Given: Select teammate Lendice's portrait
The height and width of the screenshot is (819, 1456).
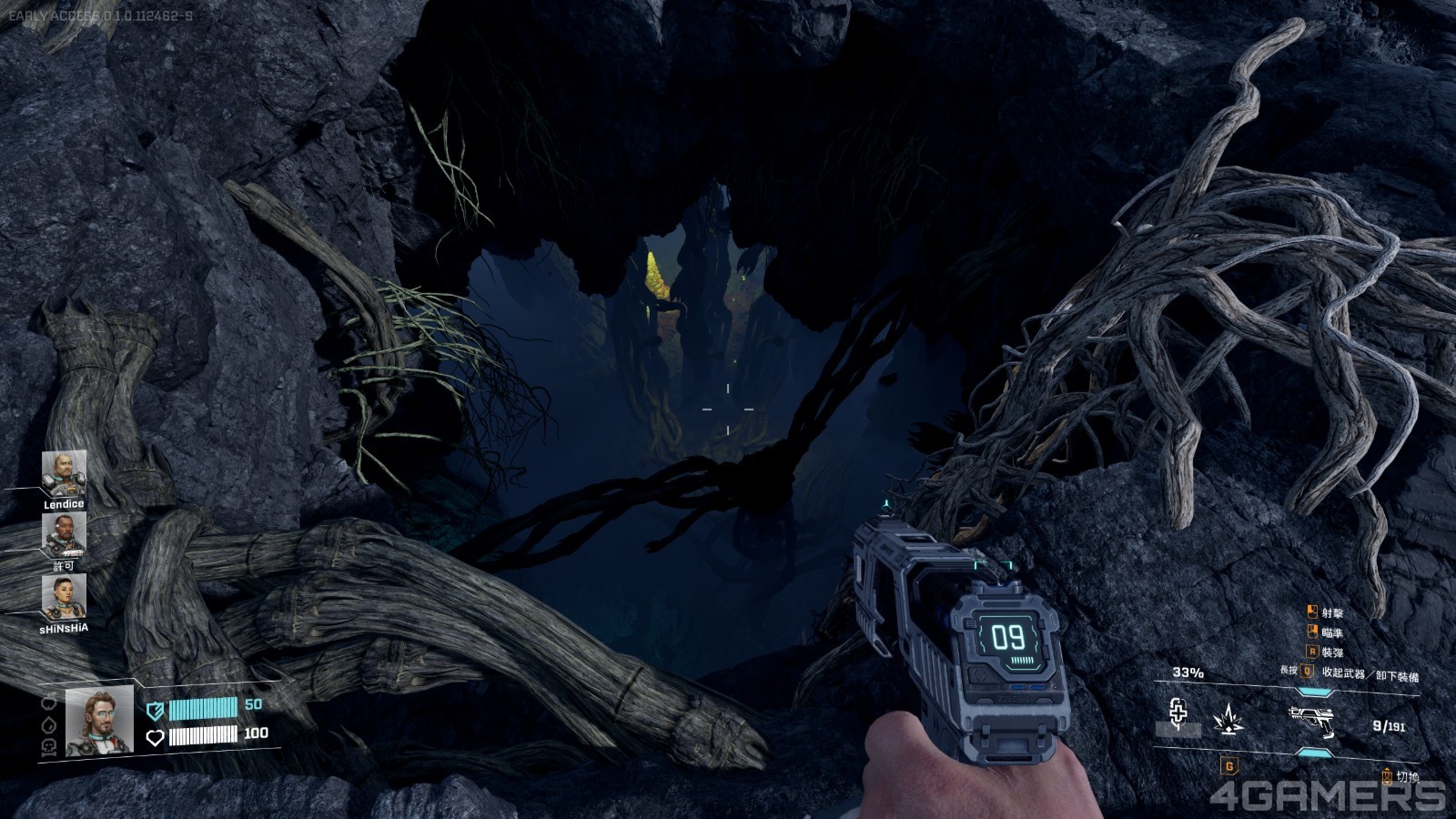Looking at the screenshot, I should (64, 473).
